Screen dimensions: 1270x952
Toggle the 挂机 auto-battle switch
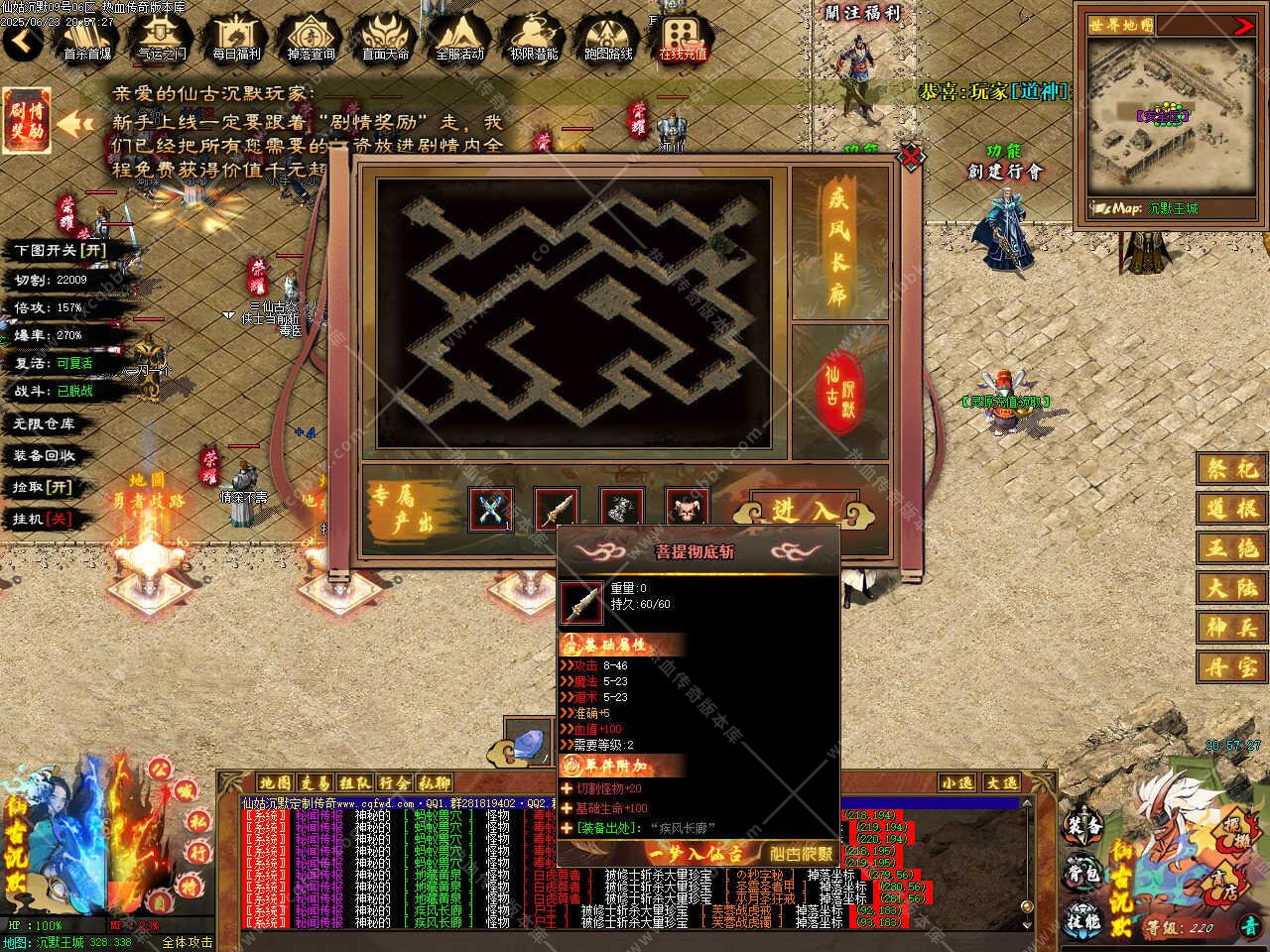pyautogui.click(x=45, y=519)
